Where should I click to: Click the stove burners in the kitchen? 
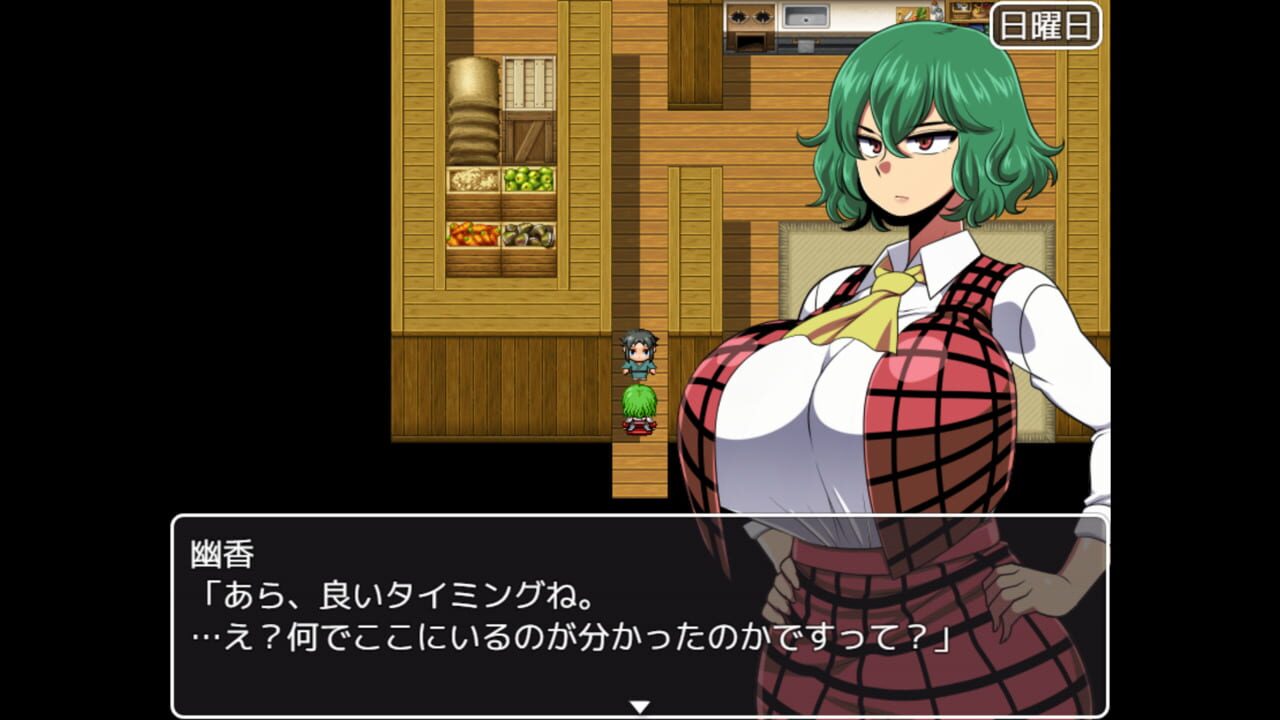click(x=750, y=15)
